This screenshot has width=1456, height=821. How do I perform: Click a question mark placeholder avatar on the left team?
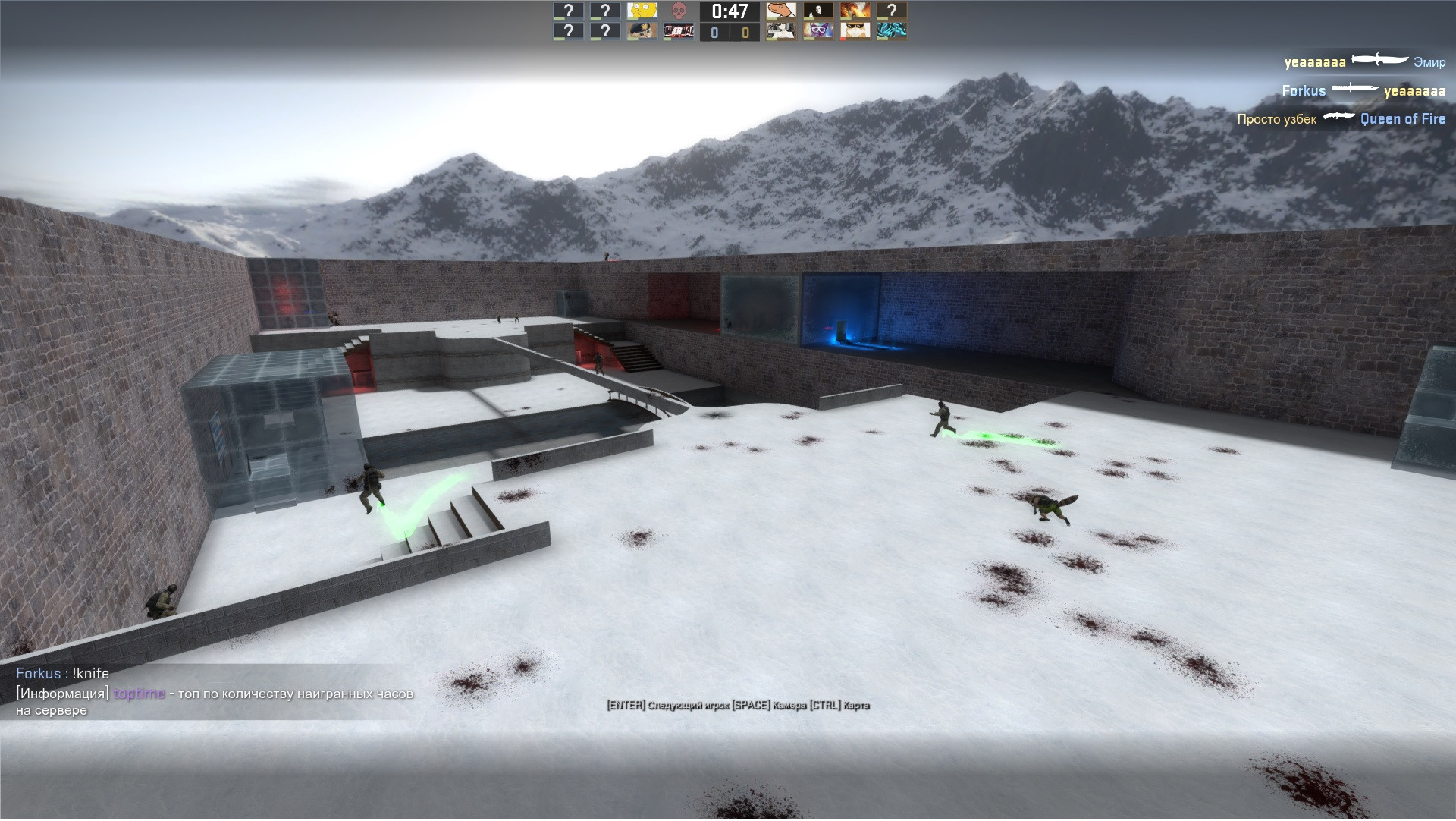568,11
